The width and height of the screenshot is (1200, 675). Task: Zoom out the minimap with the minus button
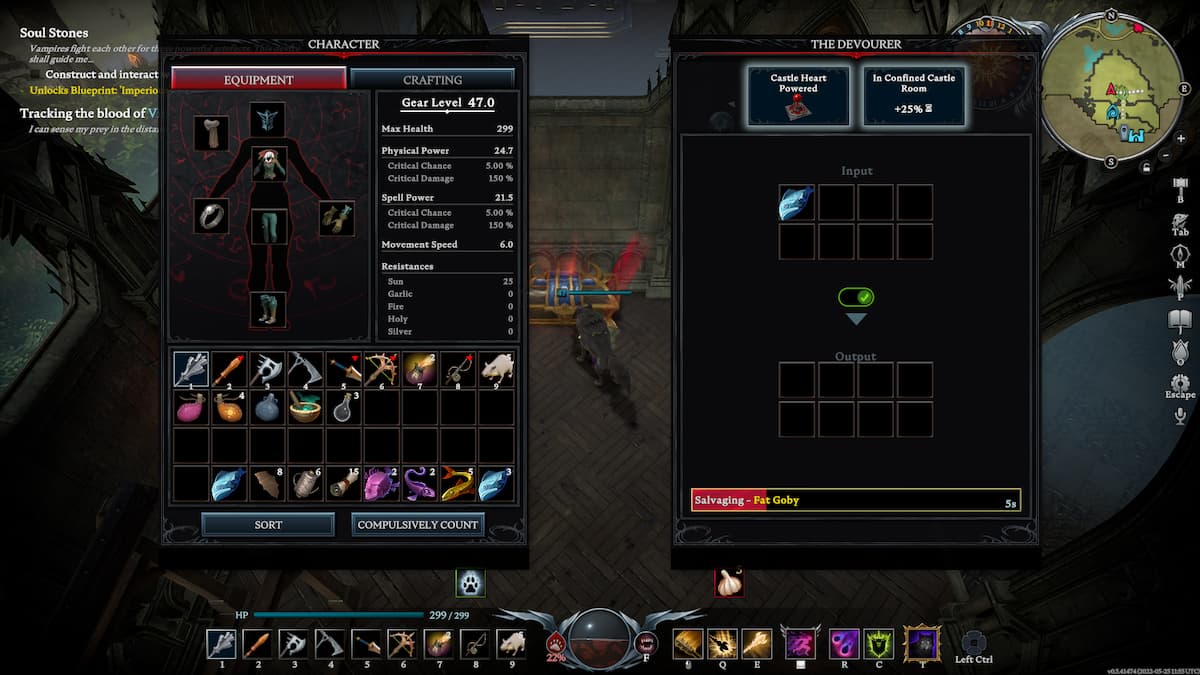1165,155
